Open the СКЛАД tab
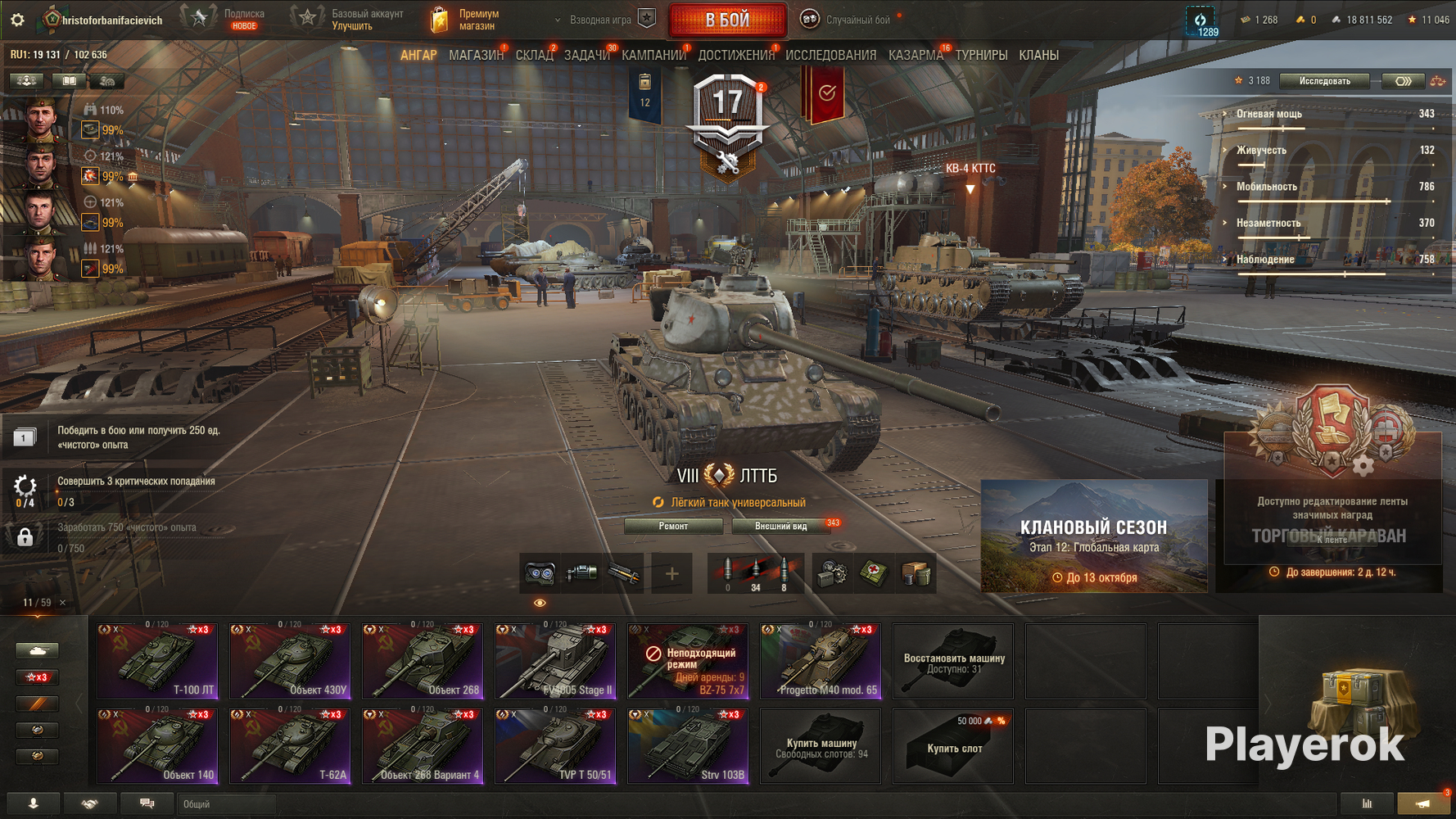 (534, 55)
